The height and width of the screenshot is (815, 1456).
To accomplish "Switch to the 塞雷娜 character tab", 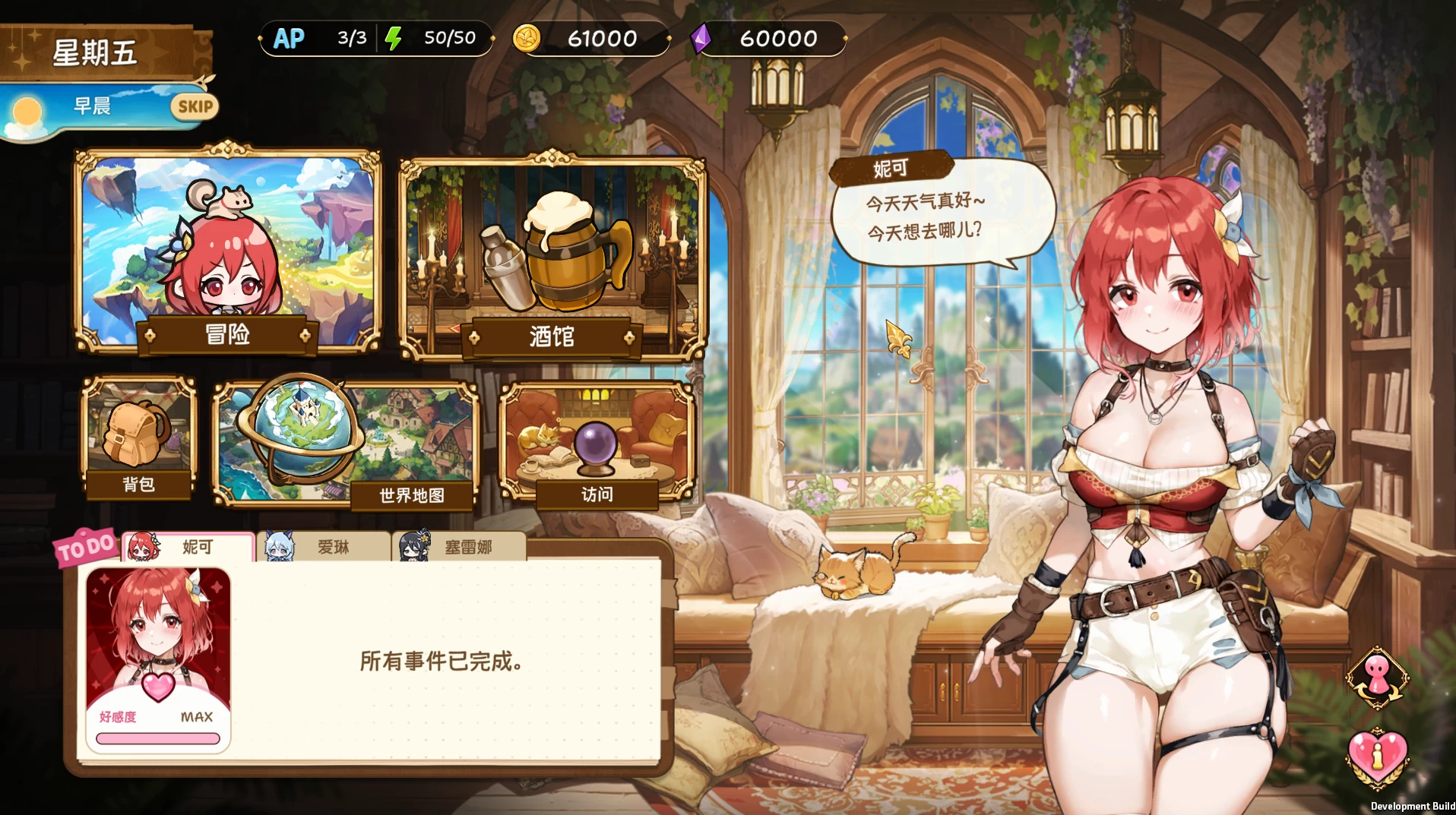I will 464,546.
